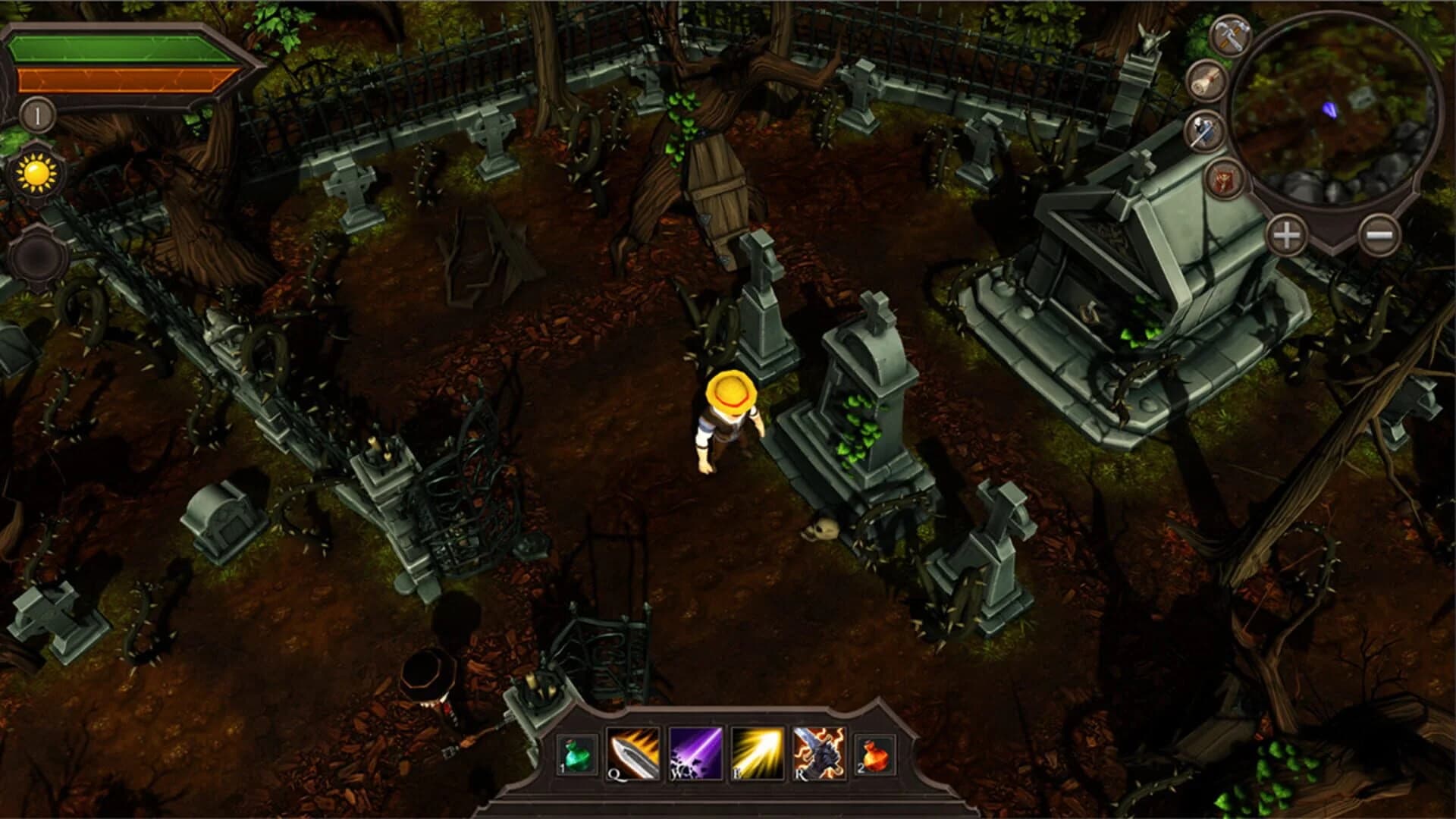Image resolution: width=1456 pixels, height=819 pixels.
Task: Click the sun day-night indicator
Action: click(x=36, y=173)
